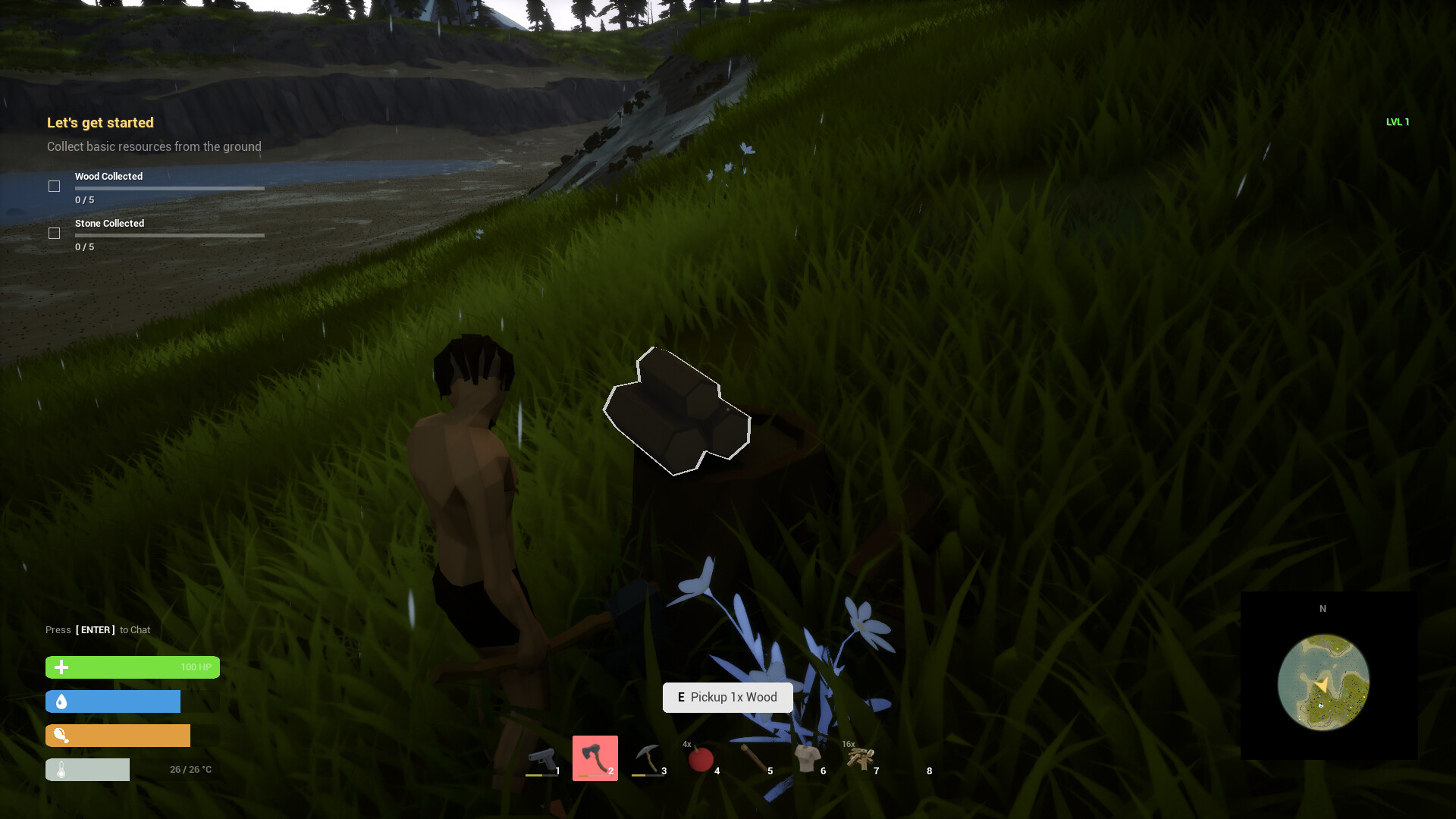The image size is (1456, 819).
Task: Expand the Stone Collected objective entry
Action: [109, 223]
